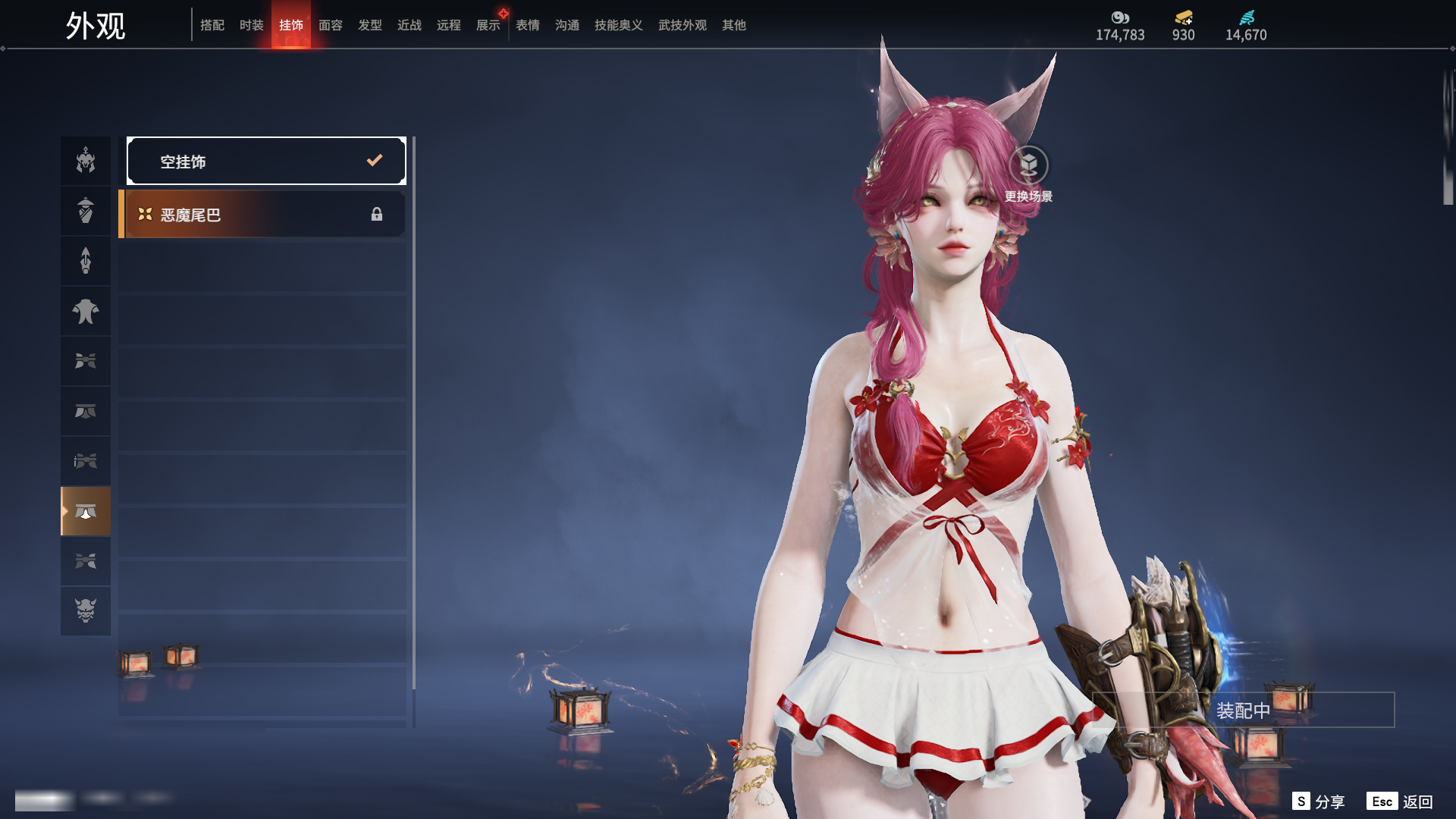The width and height of the screenshot is (1456, 819).
Task: Open the 沟通 tab
Action: click(567, 25)
